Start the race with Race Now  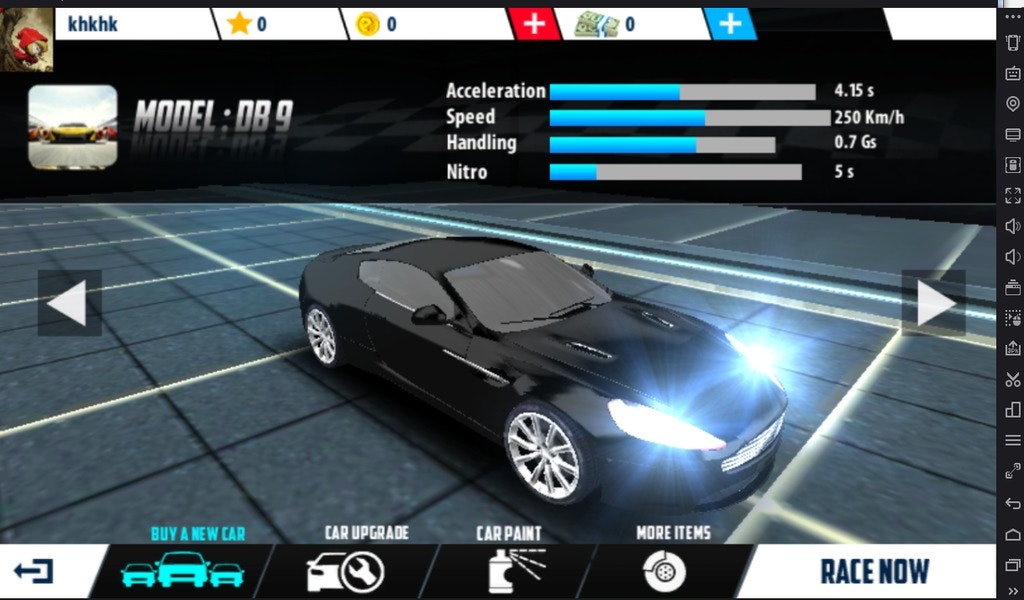[874, 572]
